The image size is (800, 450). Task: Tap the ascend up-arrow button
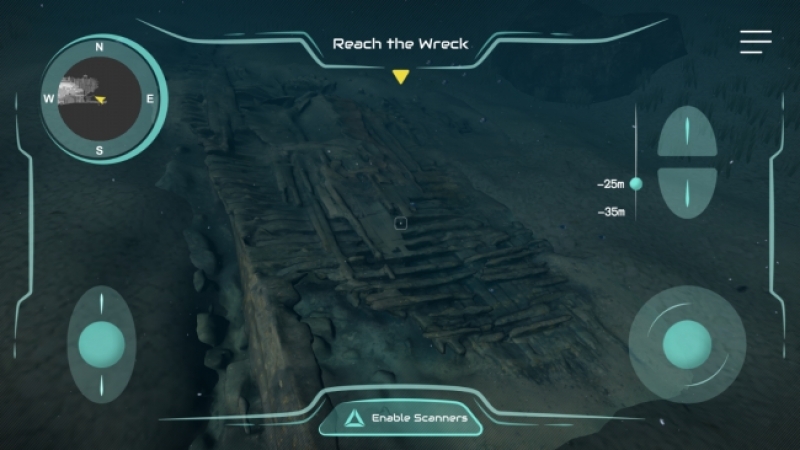click(x=687, y=134)
